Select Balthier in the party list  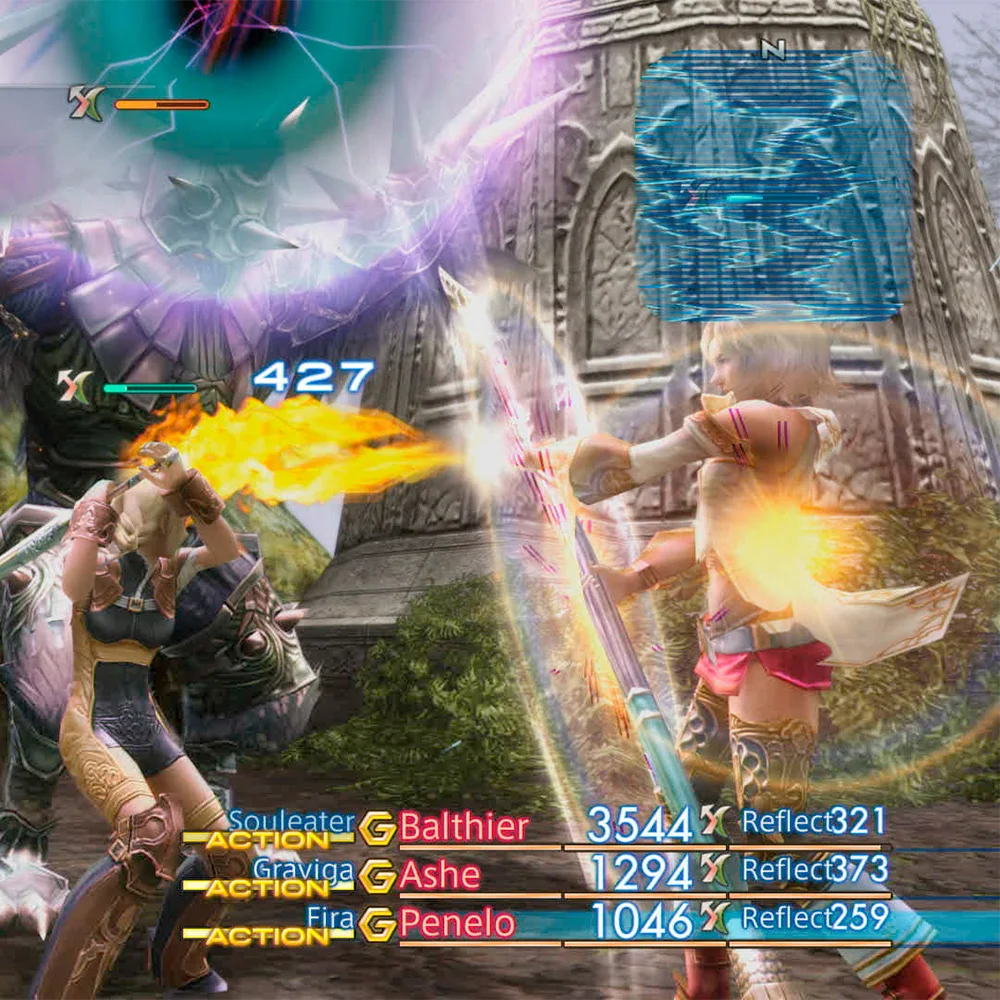click(x=464, y=827)
